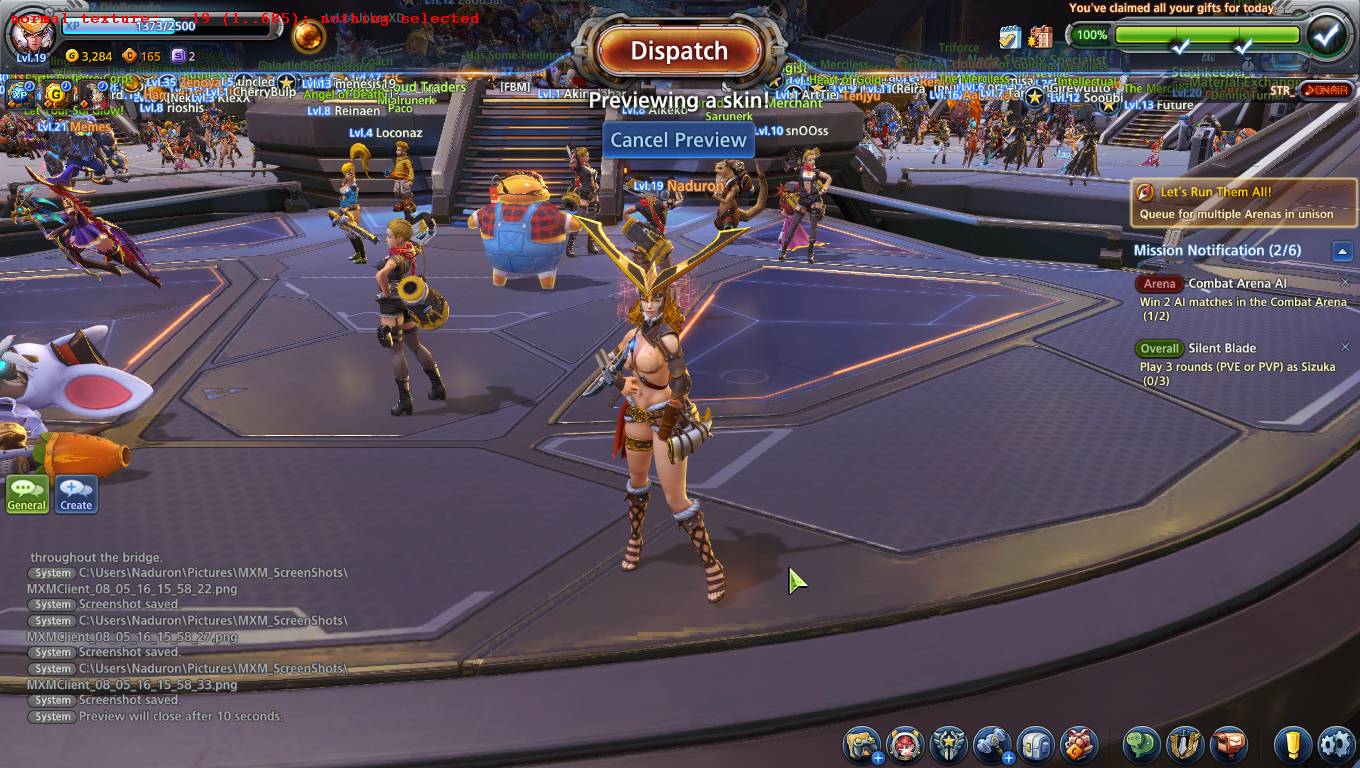Open the red-haired Master roster icon
Viewport: 1360px width, 768px height.
(x=905, y=745)
